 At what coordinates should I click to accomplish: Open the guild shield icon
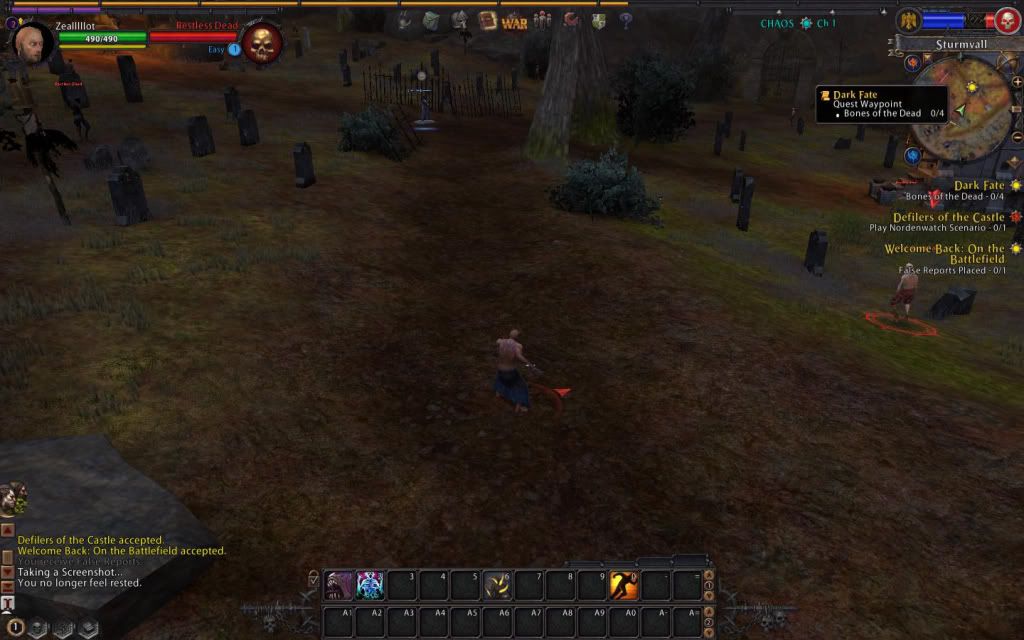click(598, 21)
